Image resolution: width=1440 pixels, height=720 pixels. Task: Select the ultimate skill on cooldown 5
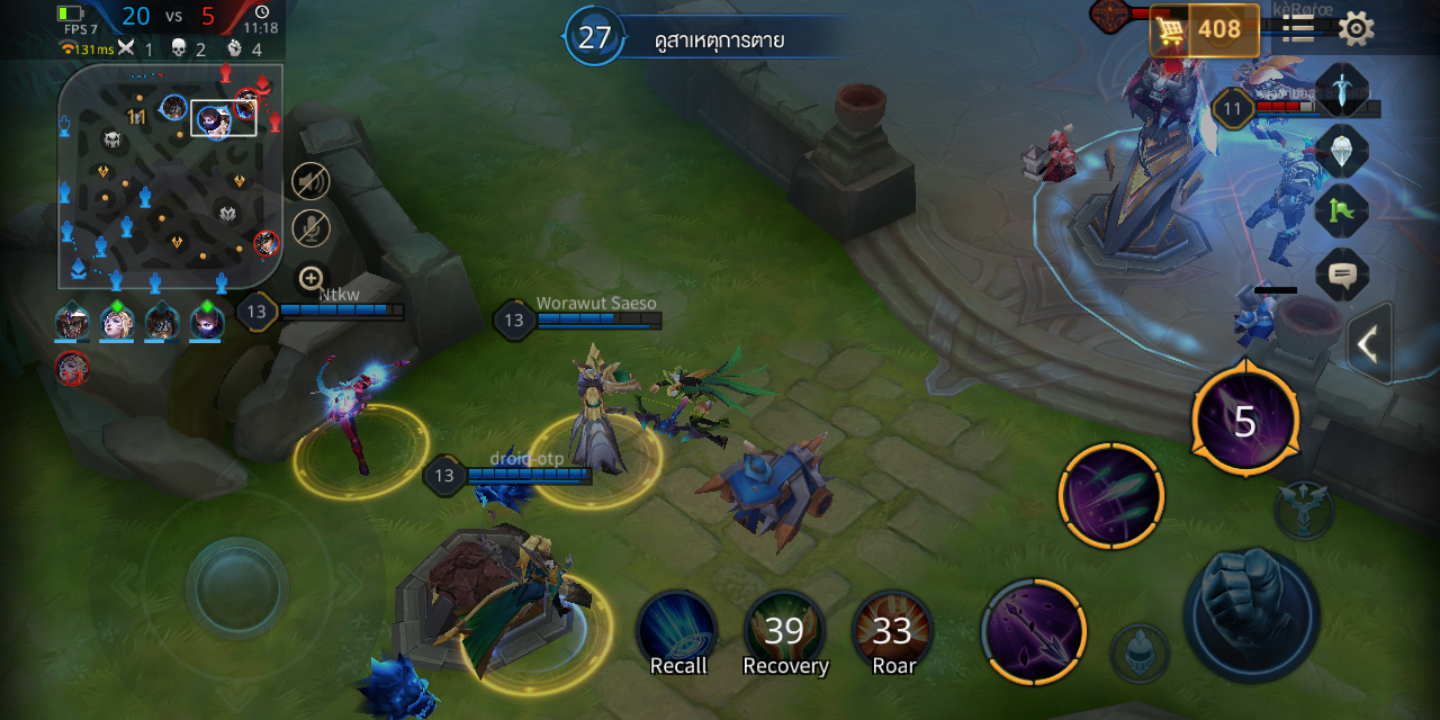(x=1245, y=421)
